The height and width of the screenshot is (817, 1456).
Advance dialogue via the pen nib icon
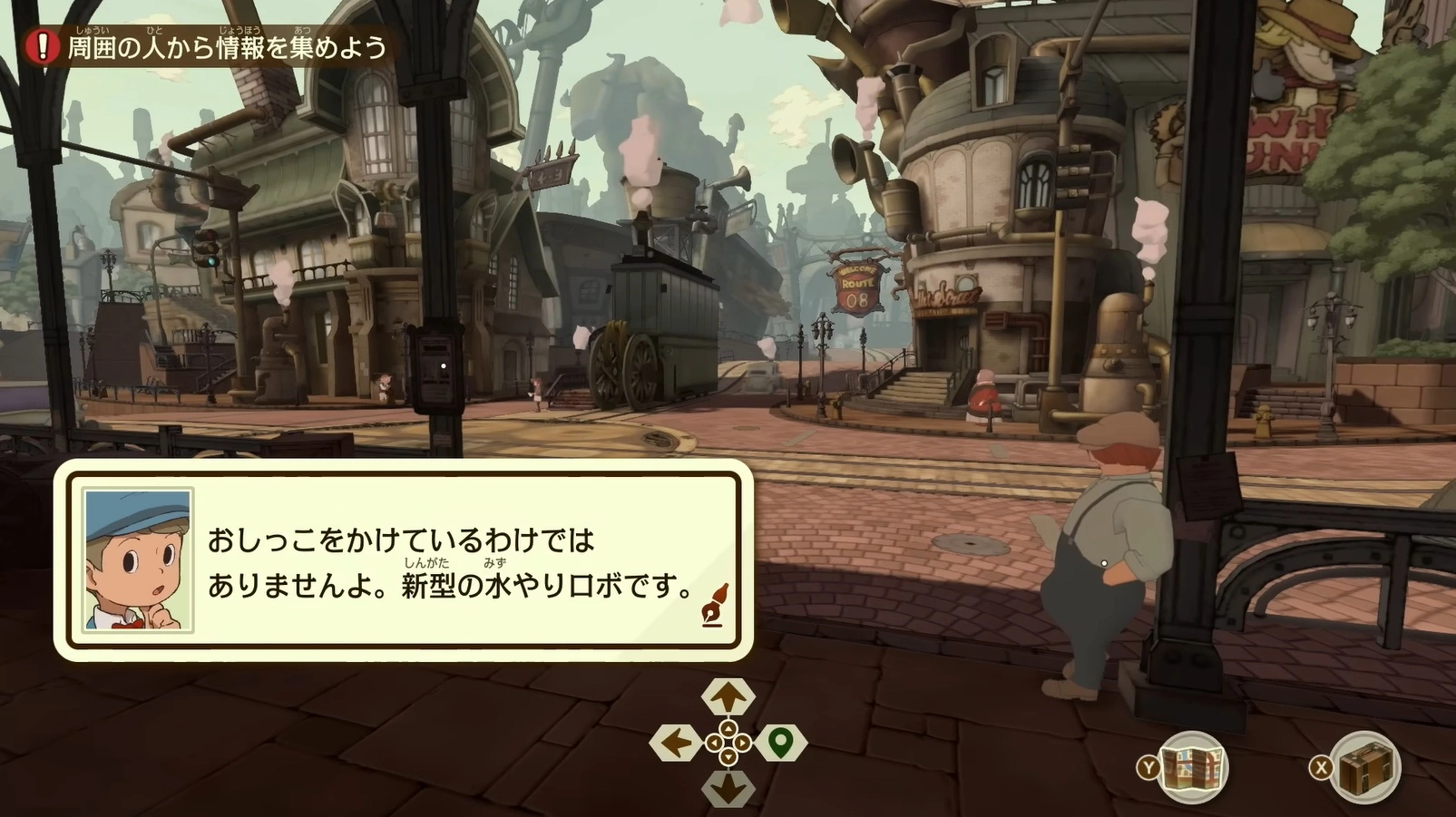(x=714, y=606)
